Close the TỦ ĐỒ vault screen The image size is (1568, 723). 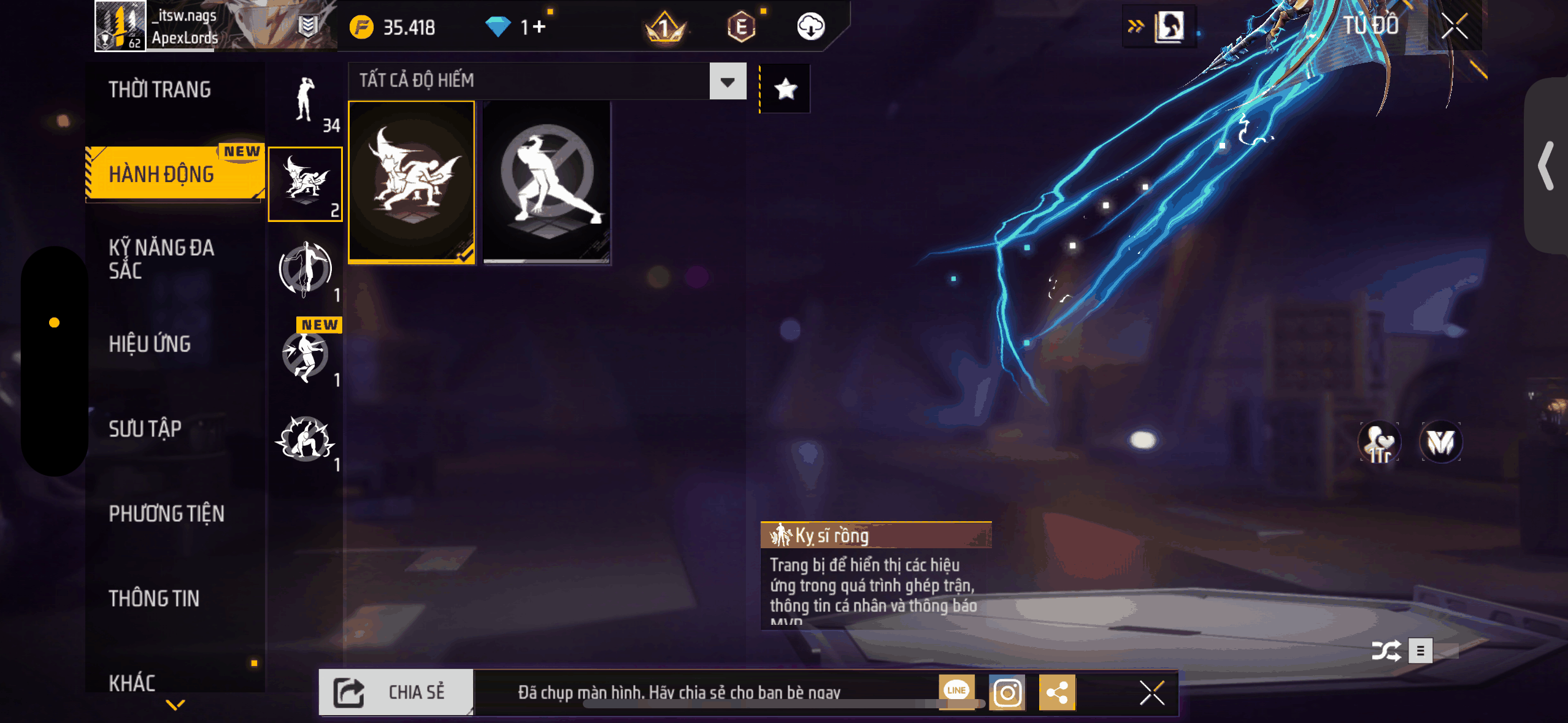point(1454,26)
